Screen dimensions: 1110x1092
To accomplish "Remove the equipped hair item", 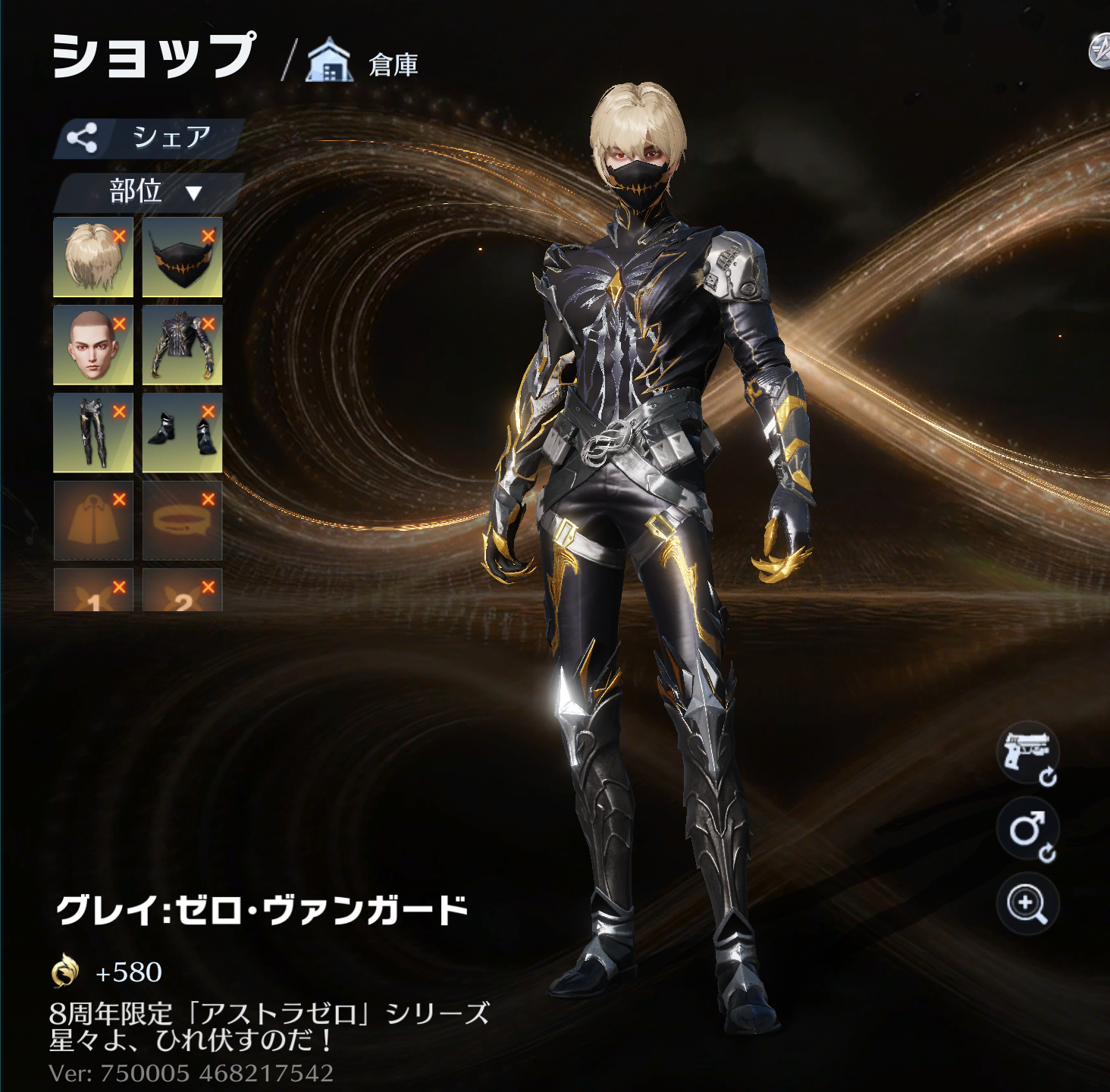I will (119, 237).
